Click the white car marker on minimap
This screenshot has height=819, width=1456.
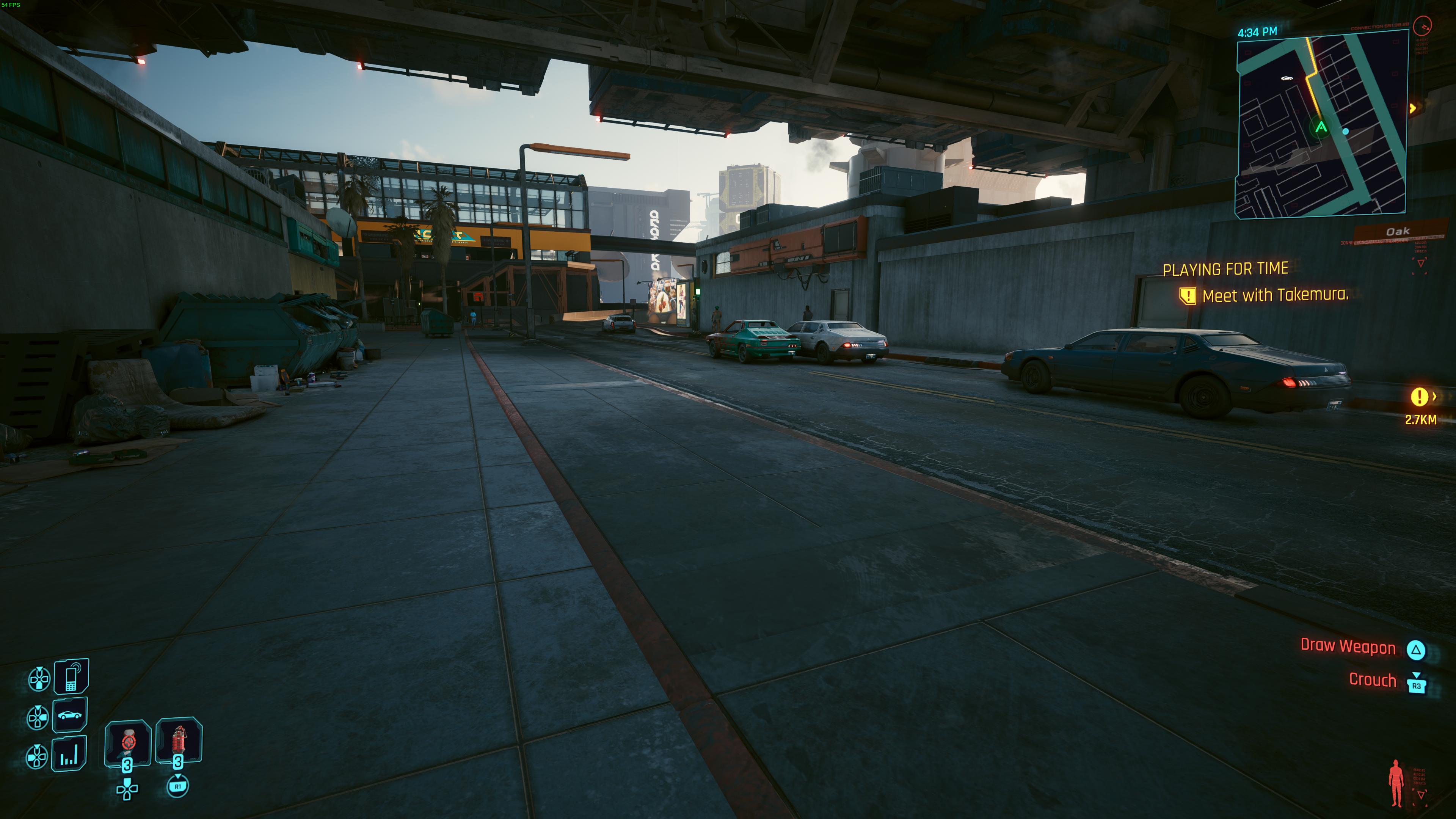[x=1287, y=78]
